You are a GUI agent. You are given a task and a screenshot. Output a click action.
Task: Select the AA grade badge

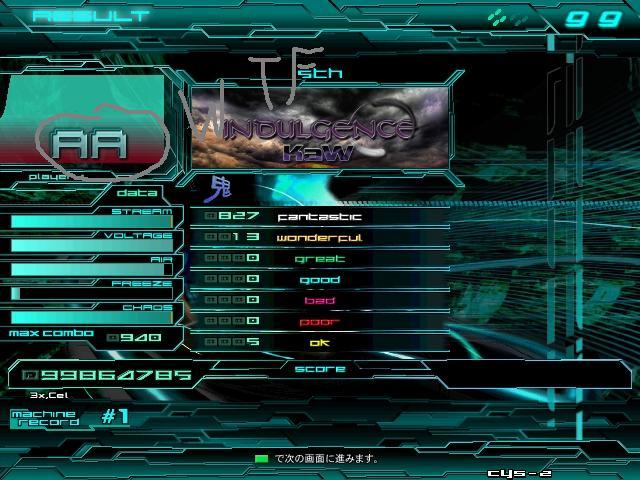pyautogui.click(x=90, y=143)
